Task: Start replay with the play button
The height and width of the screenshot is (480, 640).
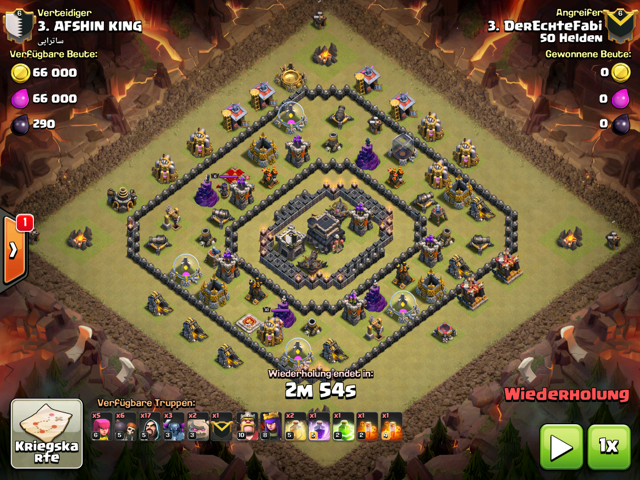Action: [x=561, y=446]
